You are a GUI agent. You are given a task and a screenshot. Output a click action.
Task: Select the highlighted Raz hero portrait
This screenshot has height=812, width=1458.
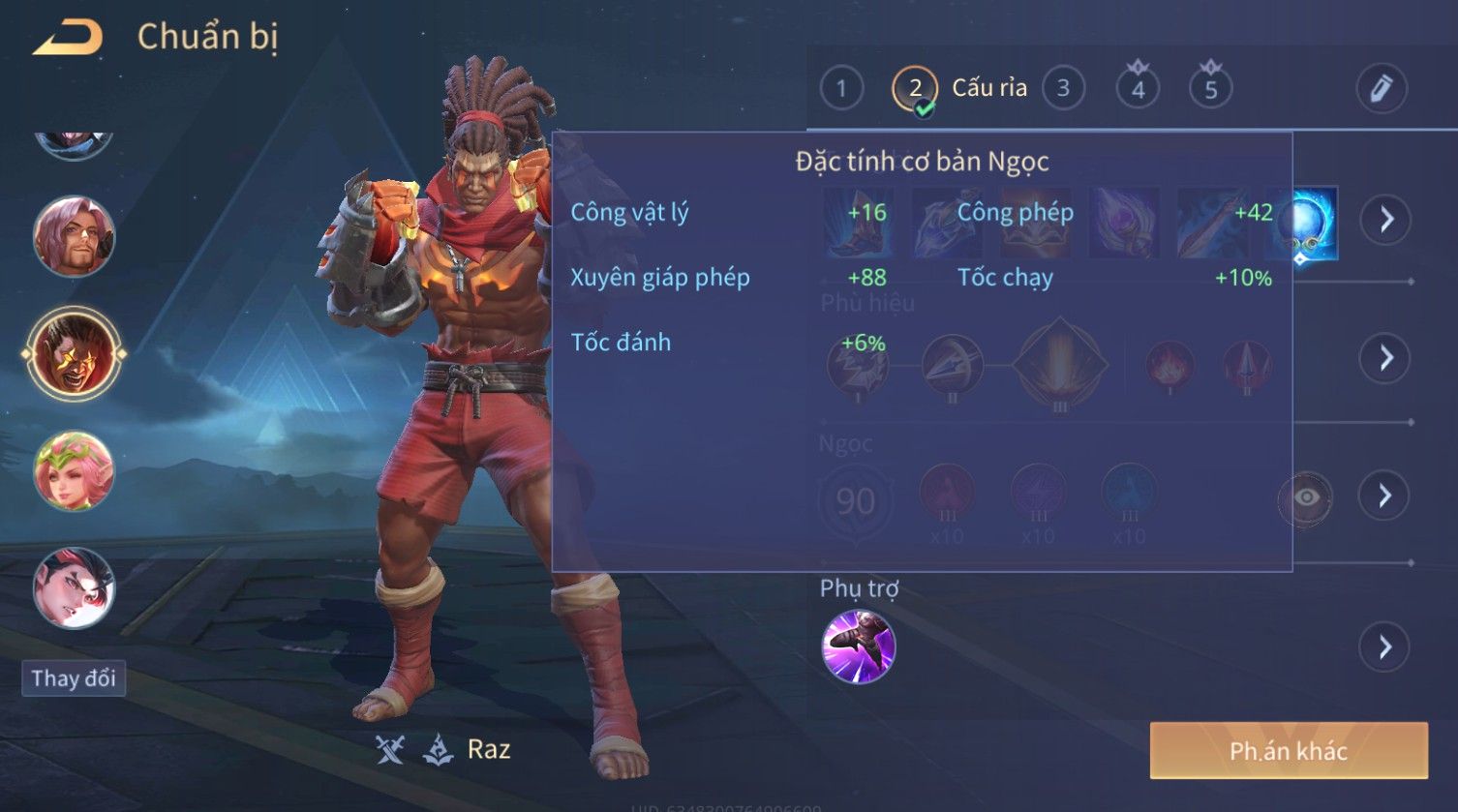(74, 354)
